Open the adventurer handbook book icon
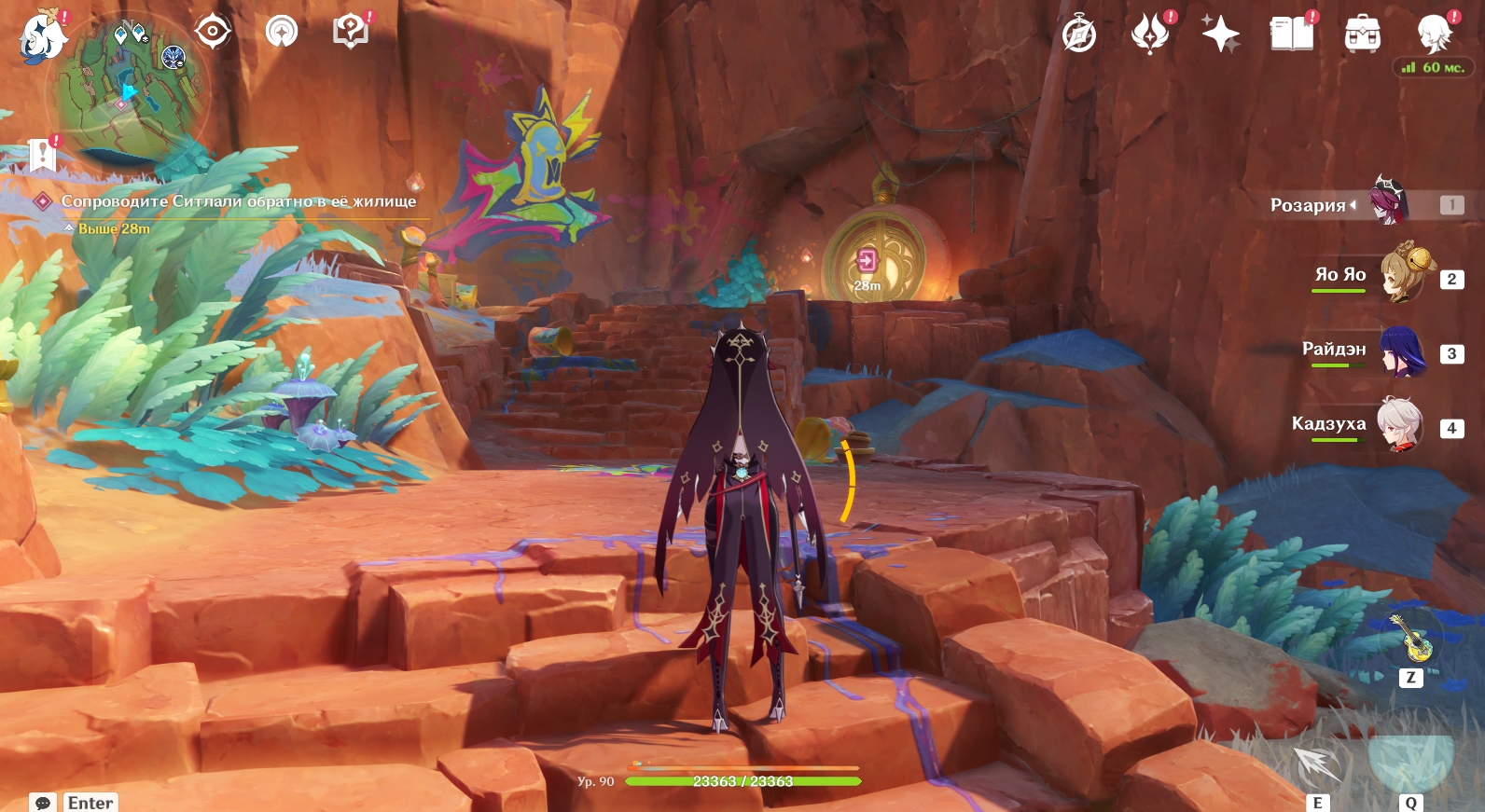Screen dimensions: 1485x812 tap(1291, 34)
